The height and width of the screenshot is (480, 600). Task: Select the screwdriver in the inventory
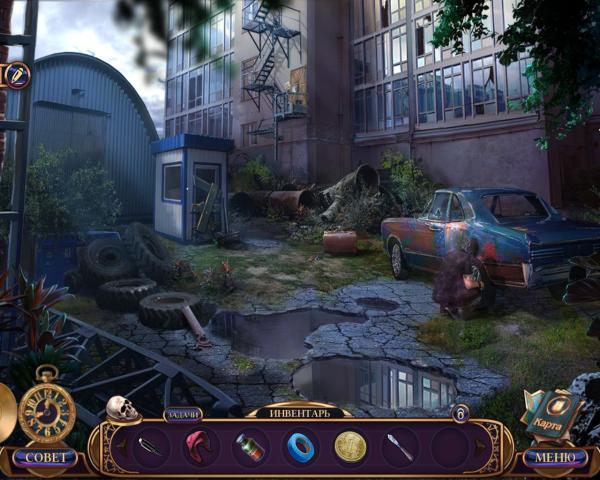[400, 446]
